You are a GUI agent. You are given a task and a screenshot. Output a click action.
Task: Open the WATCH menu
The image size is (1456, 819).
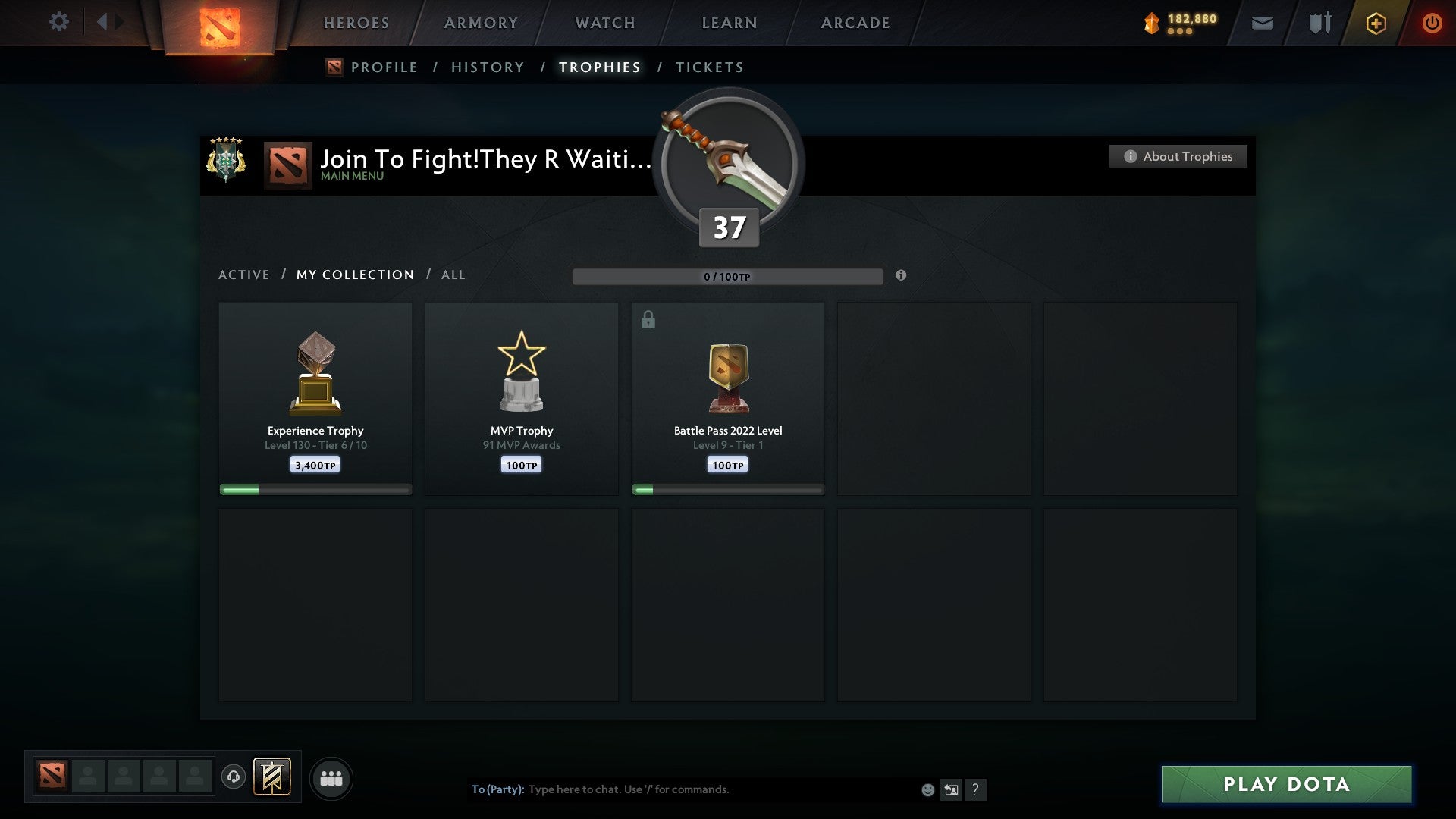(604, 22)
